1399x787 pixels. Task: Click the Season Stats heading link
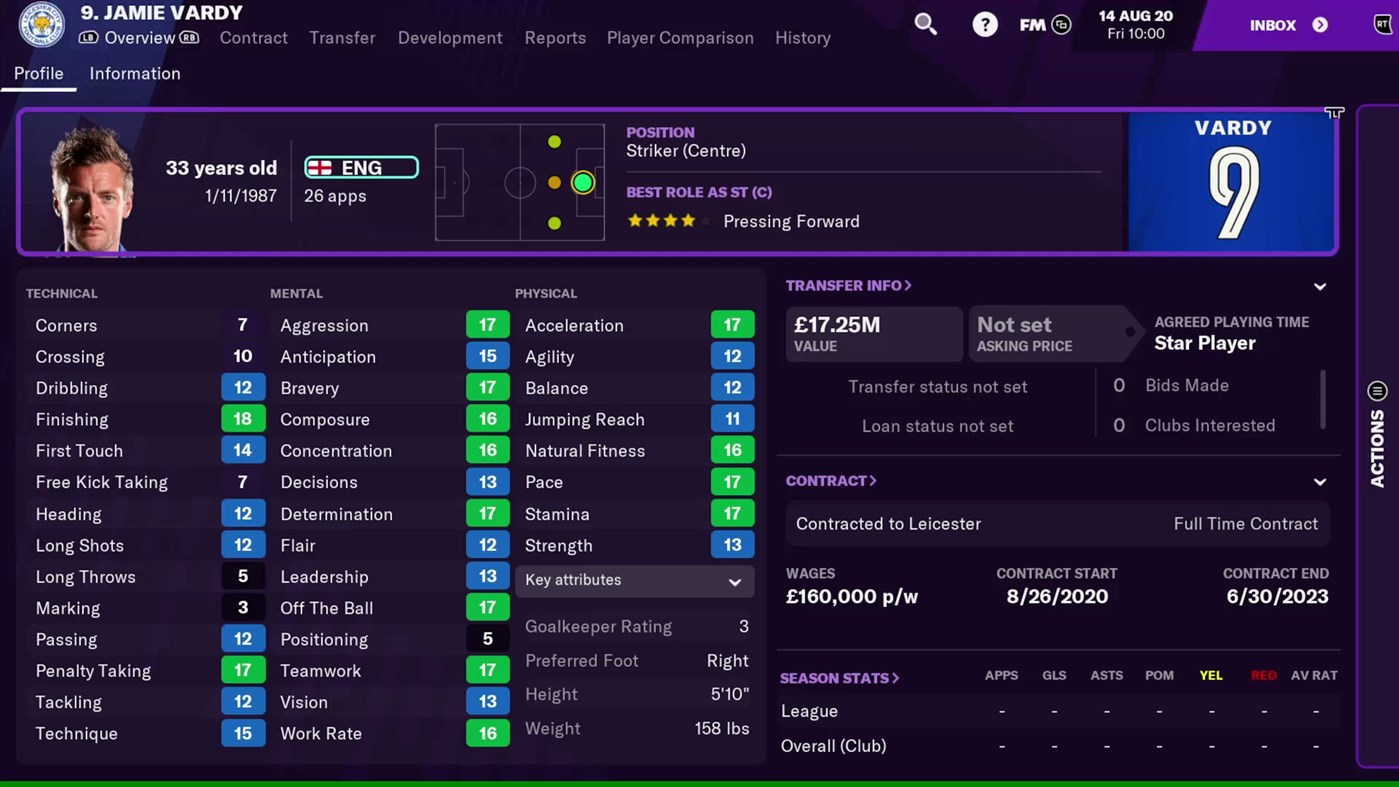pyautogui.click(x=839, y=678)
